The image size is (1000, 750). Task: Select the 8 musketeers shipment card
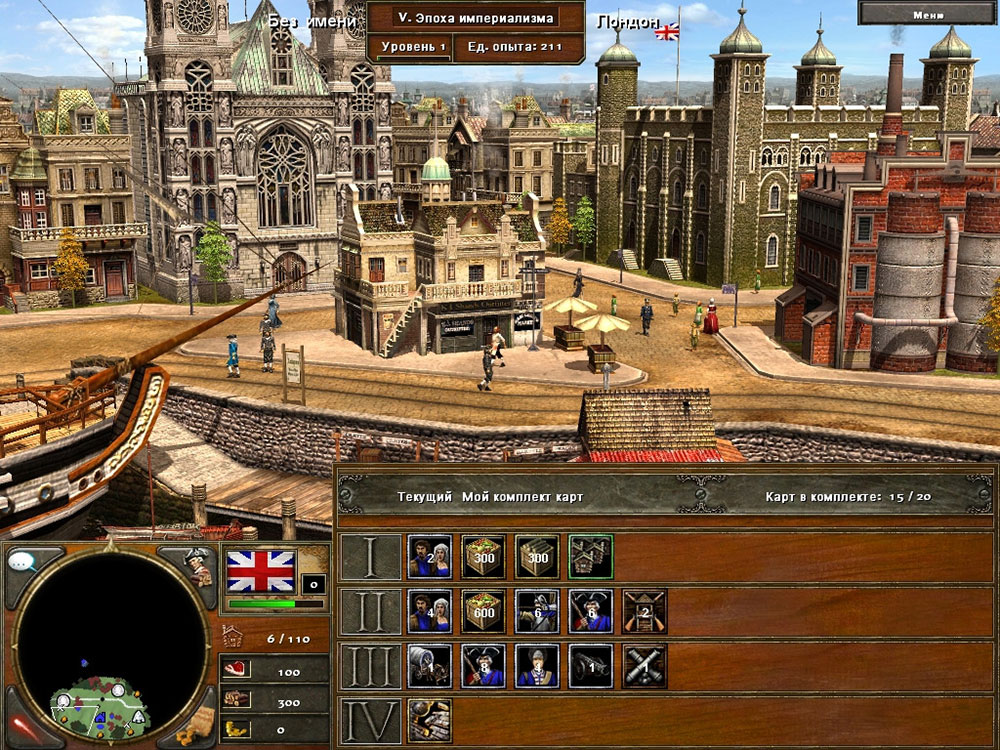point(483,666)
